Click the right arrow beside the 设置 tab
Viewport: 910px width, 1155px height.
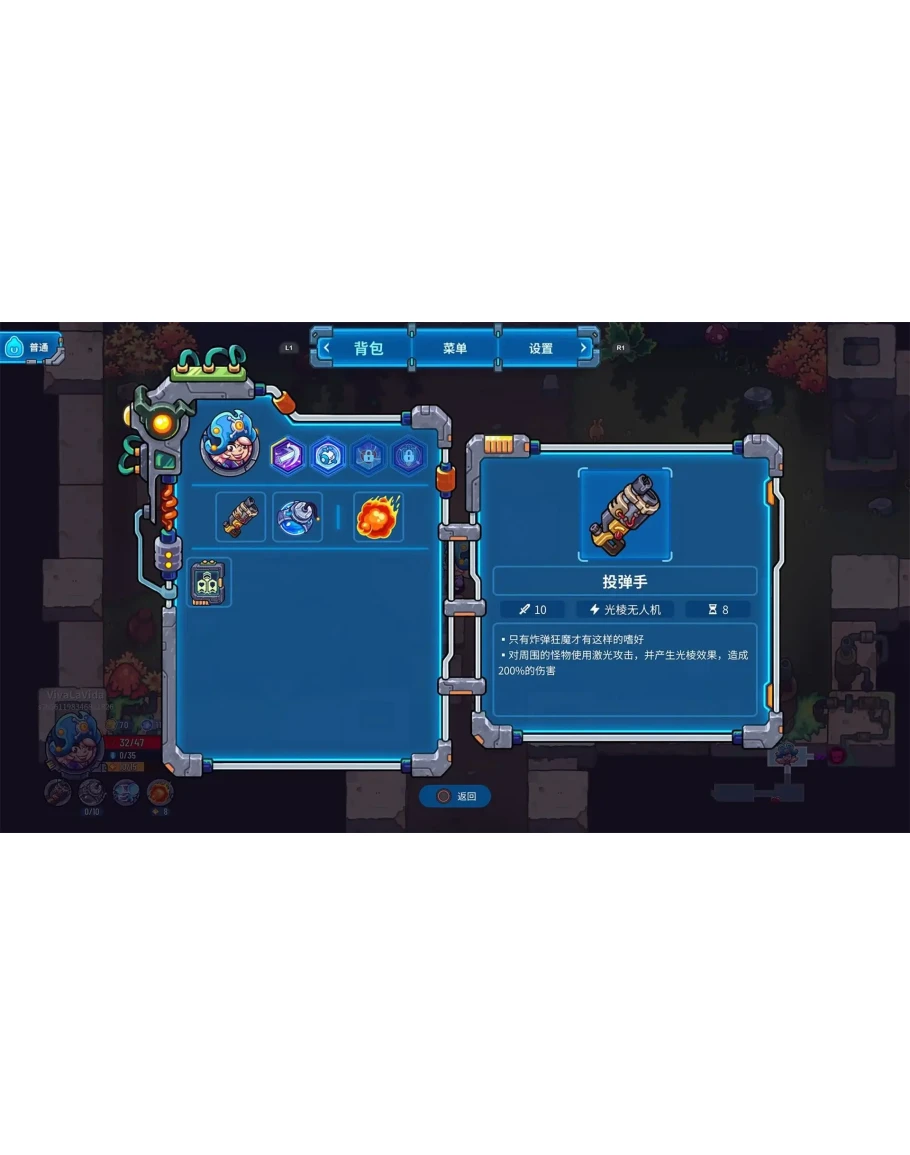pos(585,349)
